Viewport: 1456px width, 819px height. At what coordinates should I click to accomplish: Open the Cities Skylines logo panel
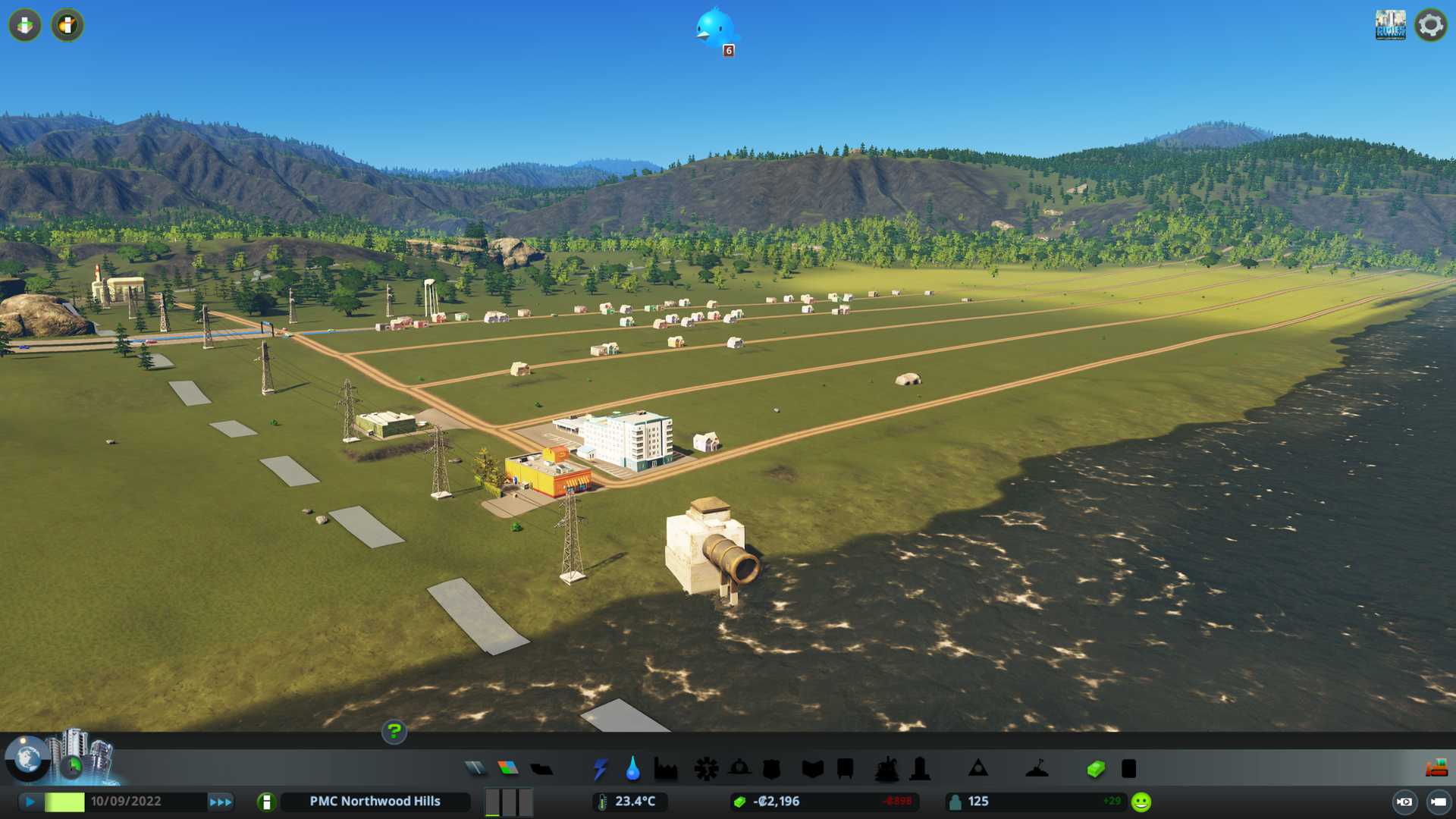(1390, 25)
